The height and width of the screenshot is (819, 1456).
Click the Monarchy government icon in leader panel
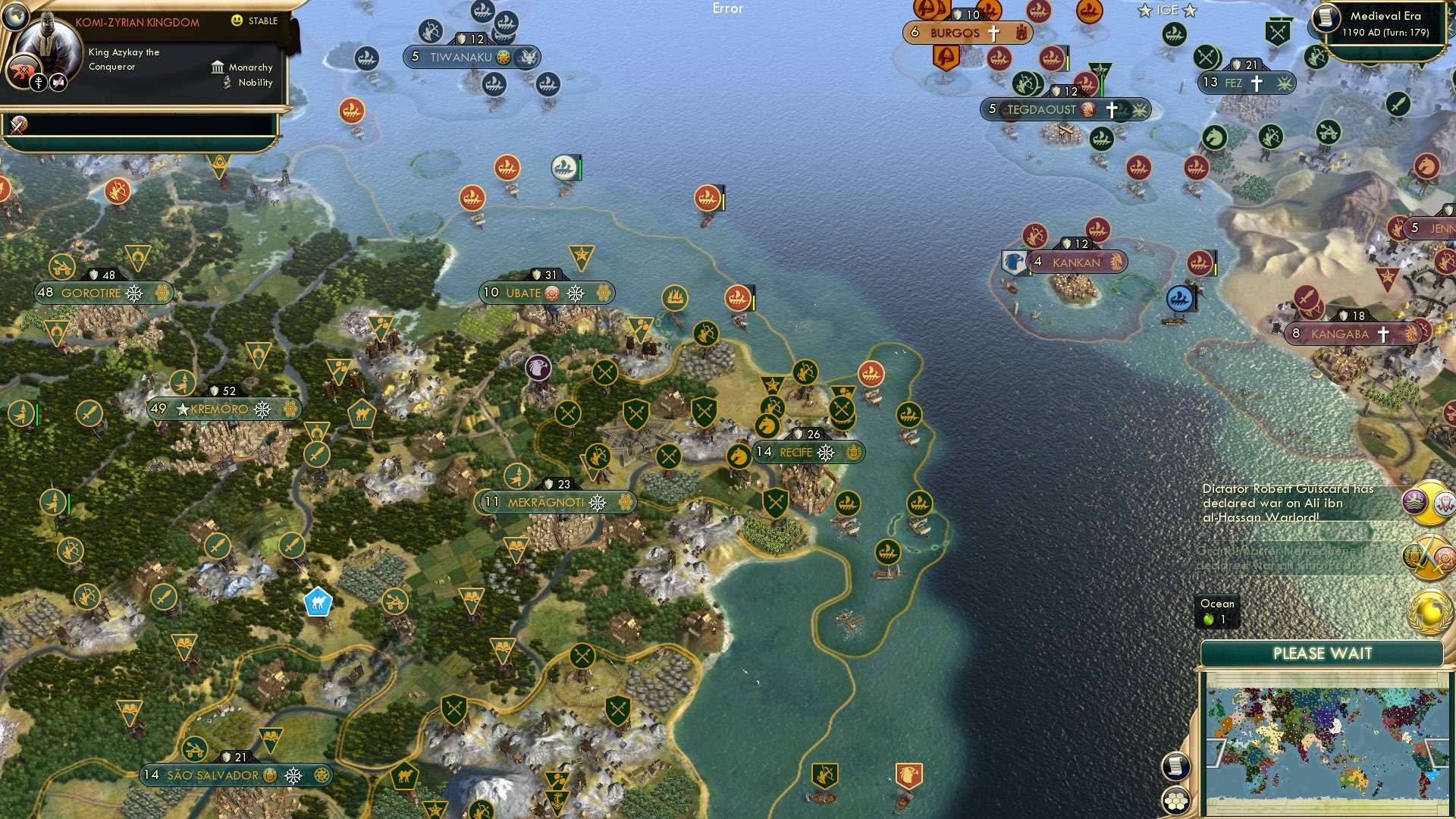pyautogui.click(x=218, y=67)
